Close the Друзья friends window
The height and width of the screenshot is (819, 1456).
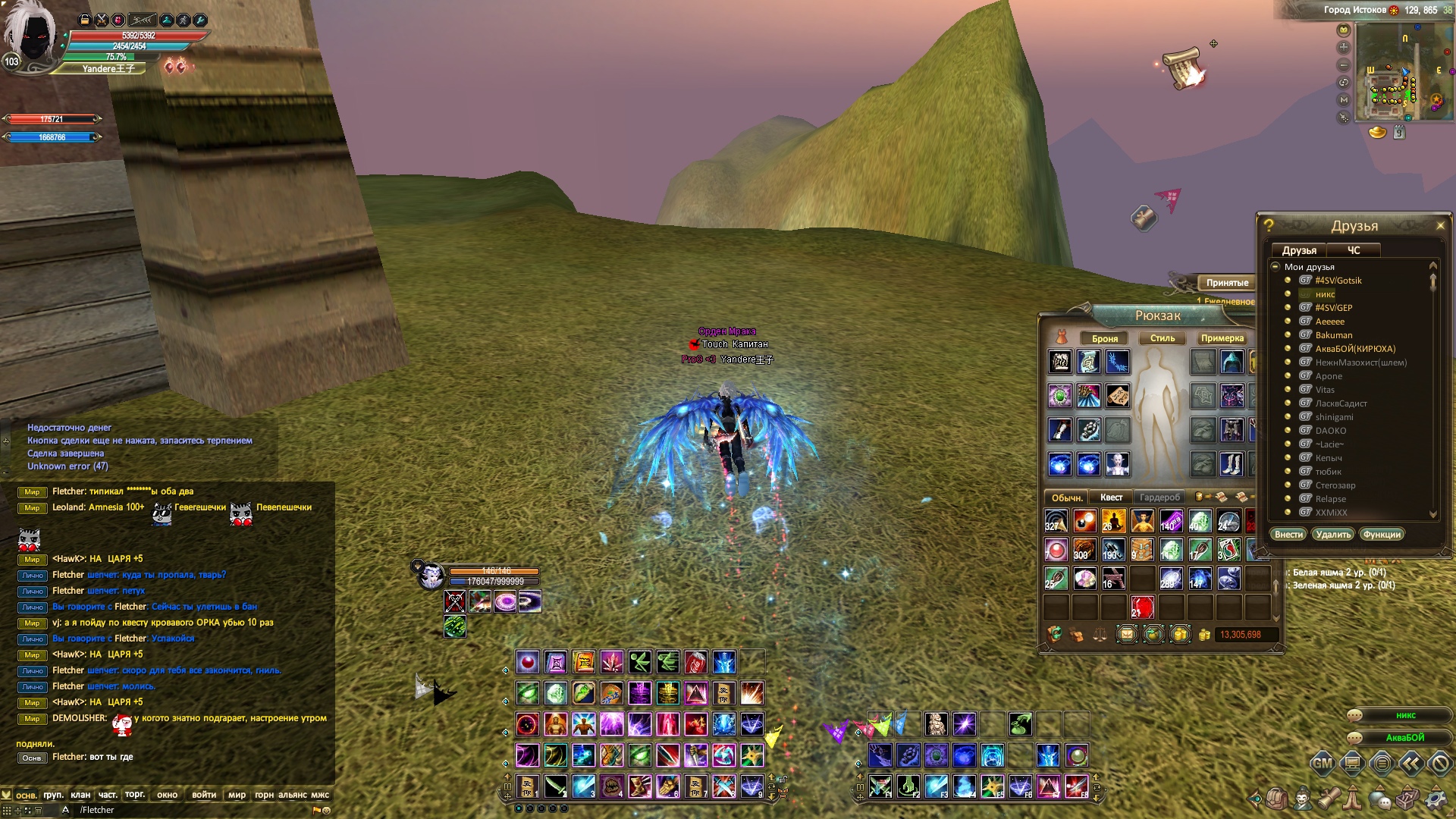click(x=1440, y=225)
